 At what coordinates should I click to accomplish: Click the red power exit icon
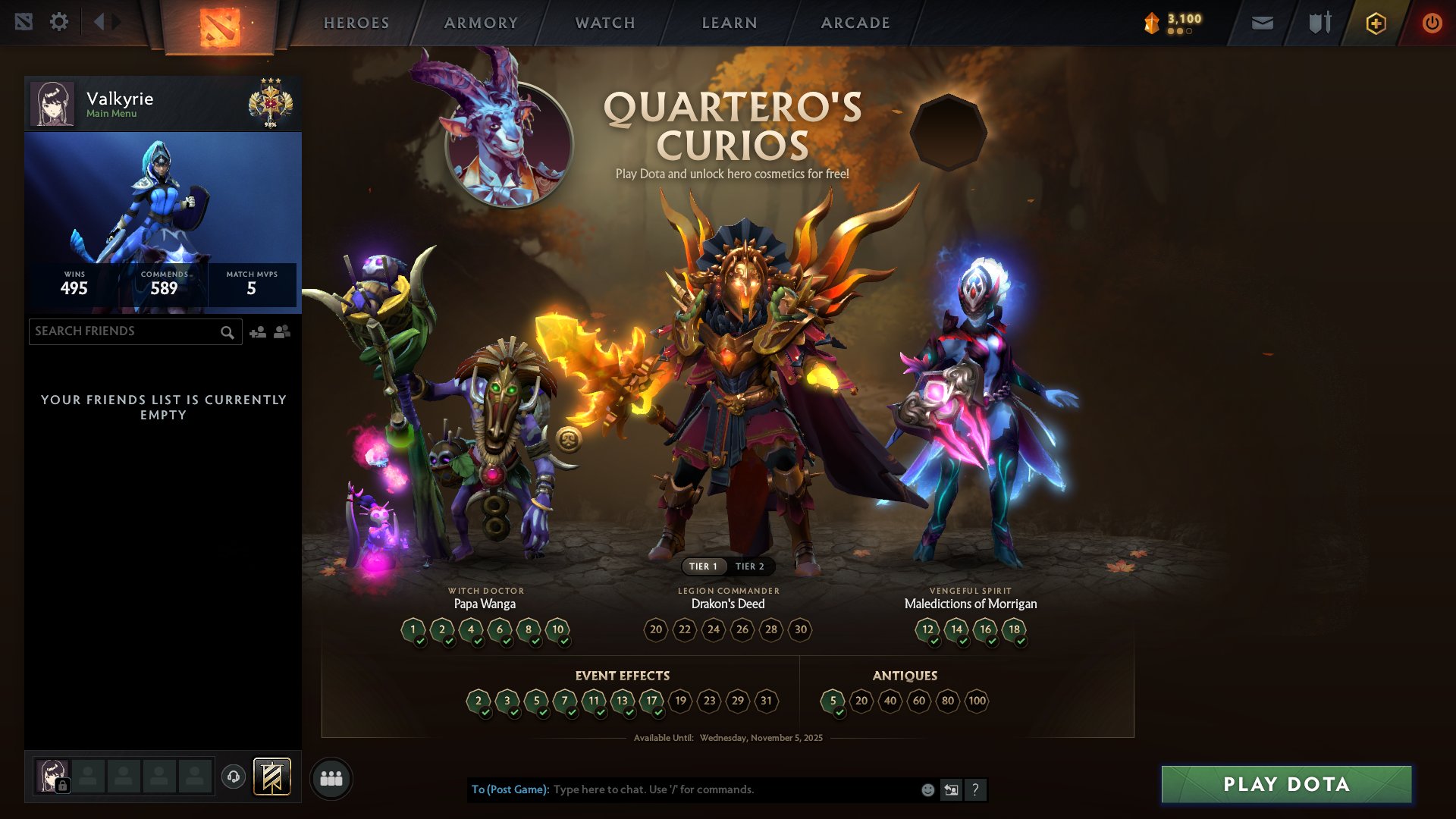point(1432,23)
